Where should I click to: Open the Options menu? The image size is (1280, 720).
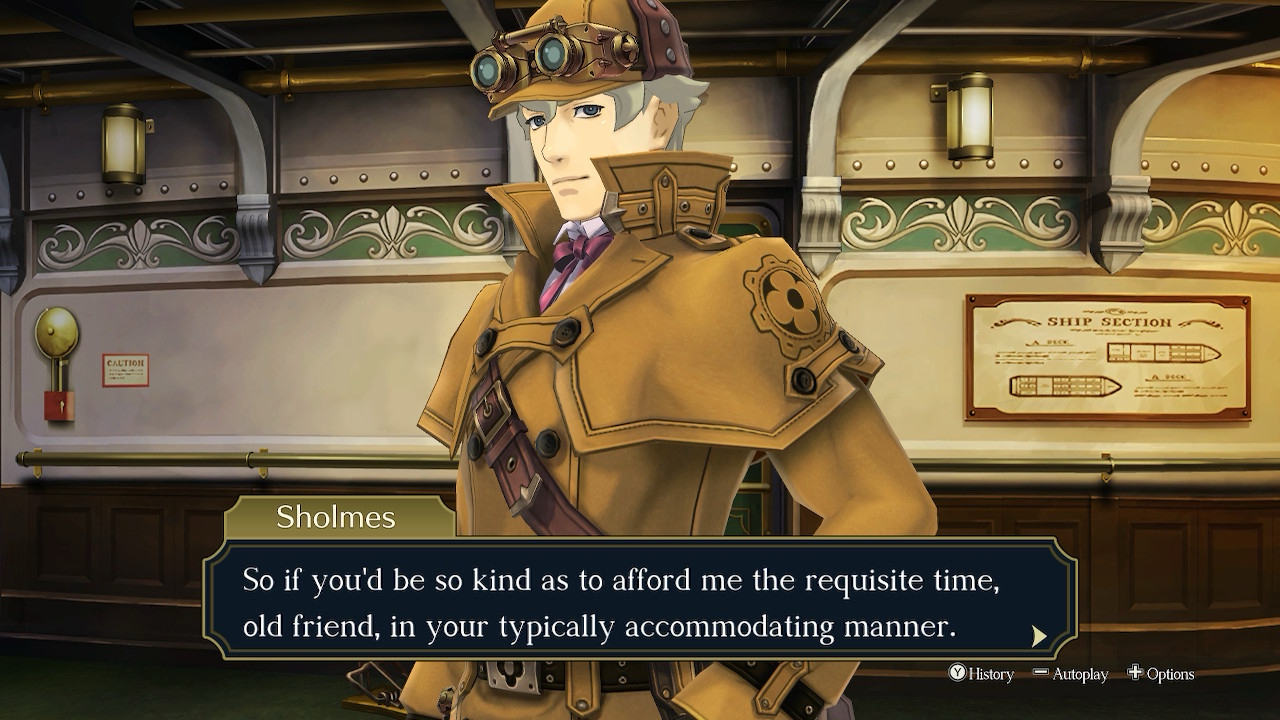pos(1160,674)
